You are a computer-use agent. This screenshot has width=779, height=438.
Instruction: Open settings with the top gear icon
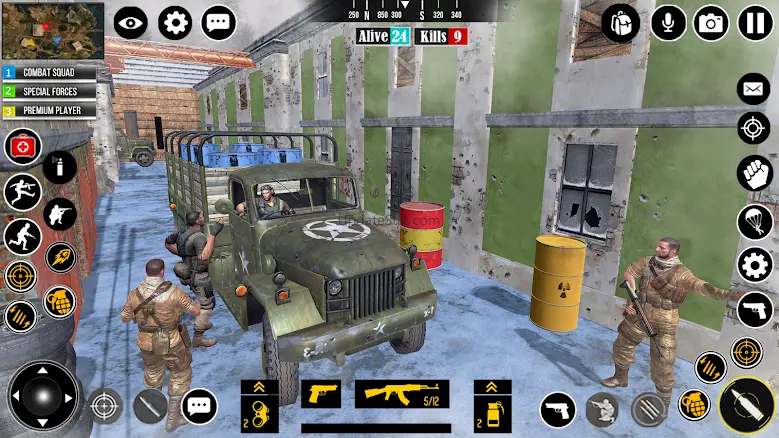tap(175, 22)
